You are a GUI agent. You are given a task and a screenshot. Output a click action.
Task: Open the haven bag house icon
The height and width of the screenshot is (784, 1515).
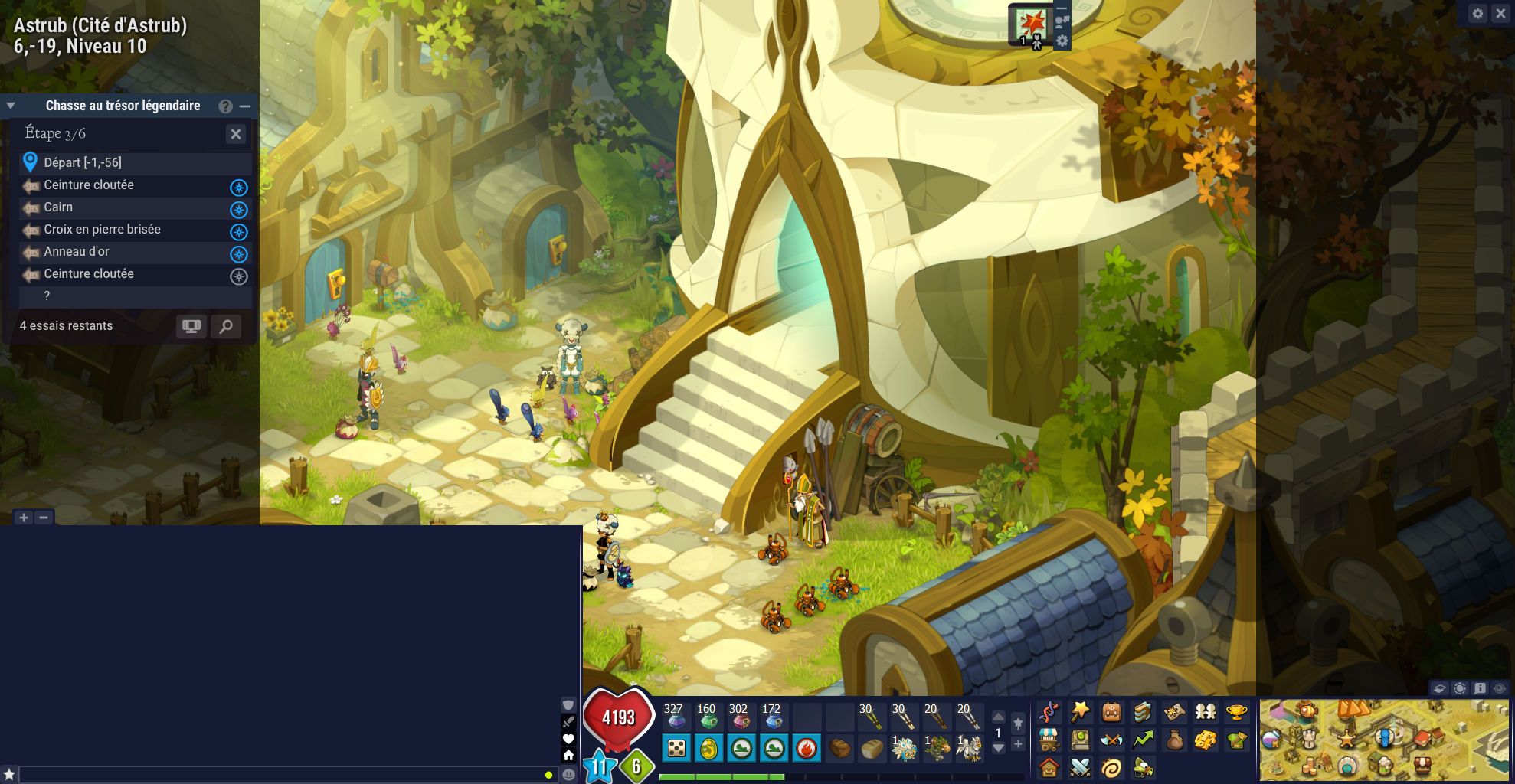pos(1049,768)
